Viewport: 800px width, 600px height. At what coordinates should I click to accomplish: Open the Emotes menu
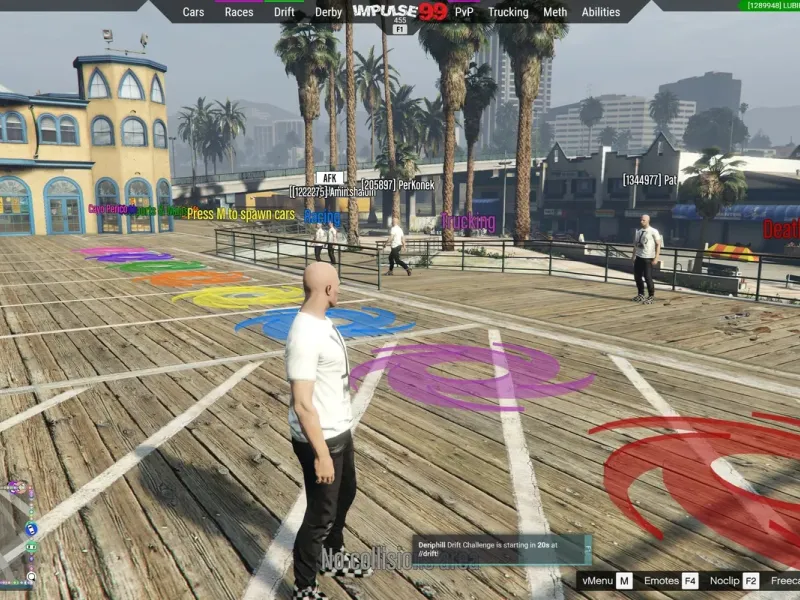pos(671,581)
